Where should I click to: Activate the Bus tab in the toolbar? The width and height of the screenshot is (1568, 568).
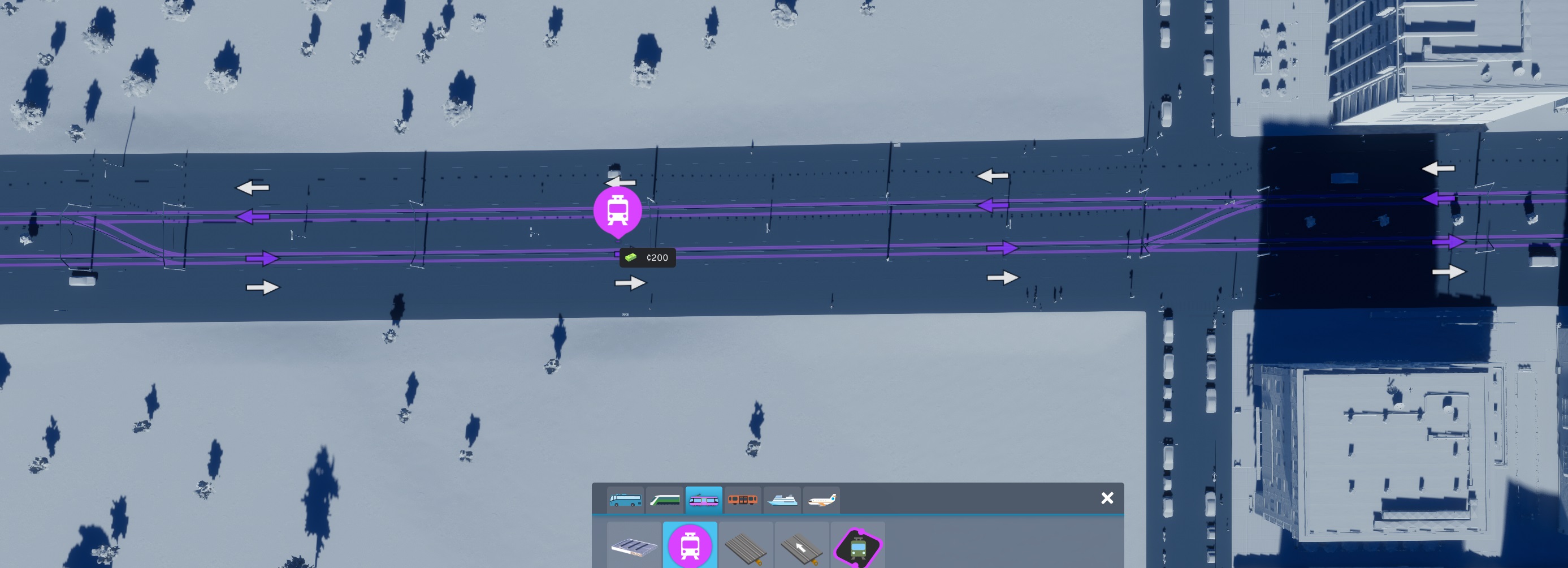(626, 500)
